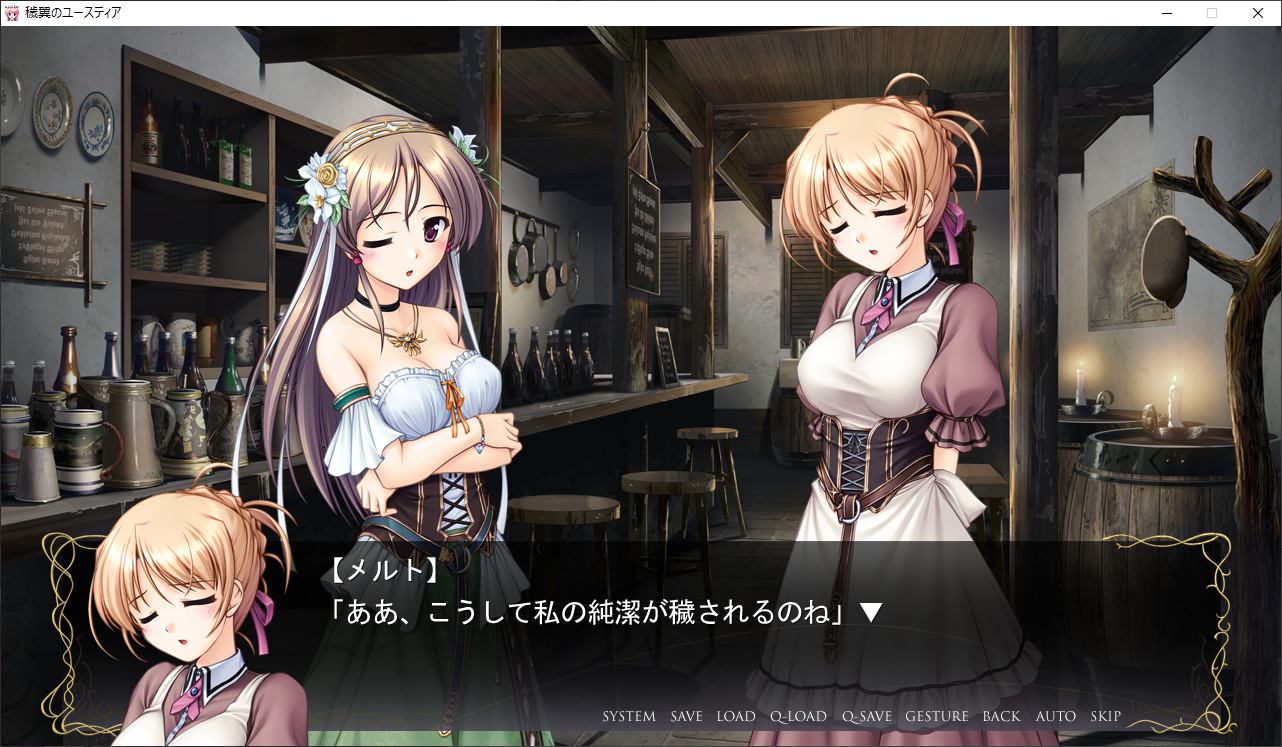Activate SKIP to fast-forward text

coord(1106,716)
